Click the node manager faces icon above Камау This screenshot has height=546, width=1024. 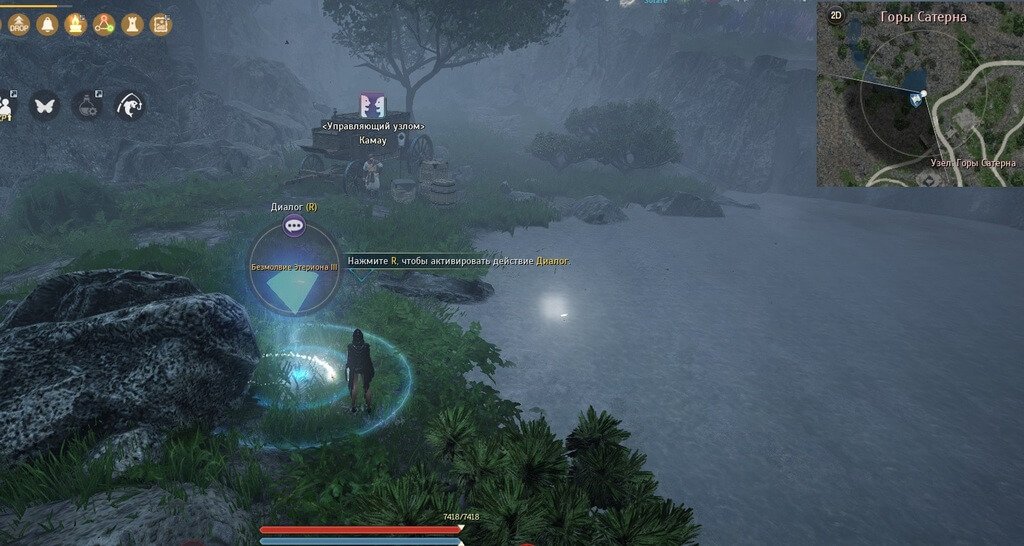(x=373, y=106)
